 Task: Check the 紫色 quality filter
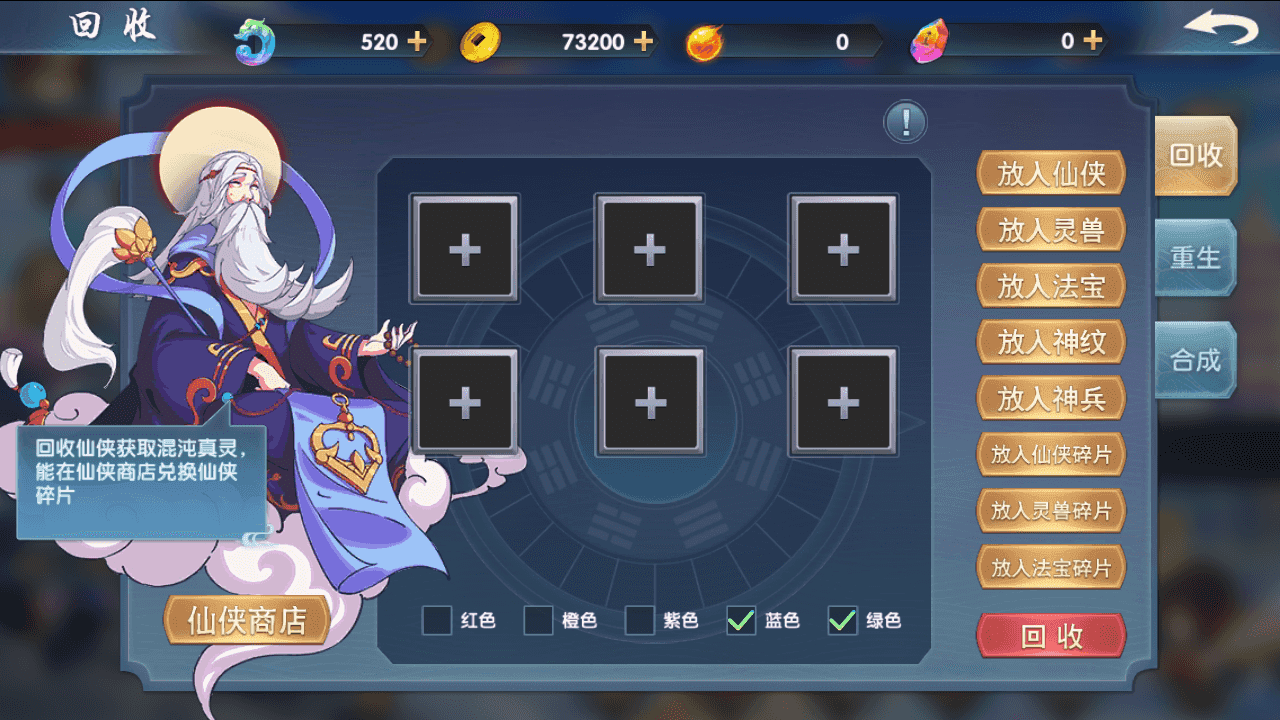[x=640, y=620]
